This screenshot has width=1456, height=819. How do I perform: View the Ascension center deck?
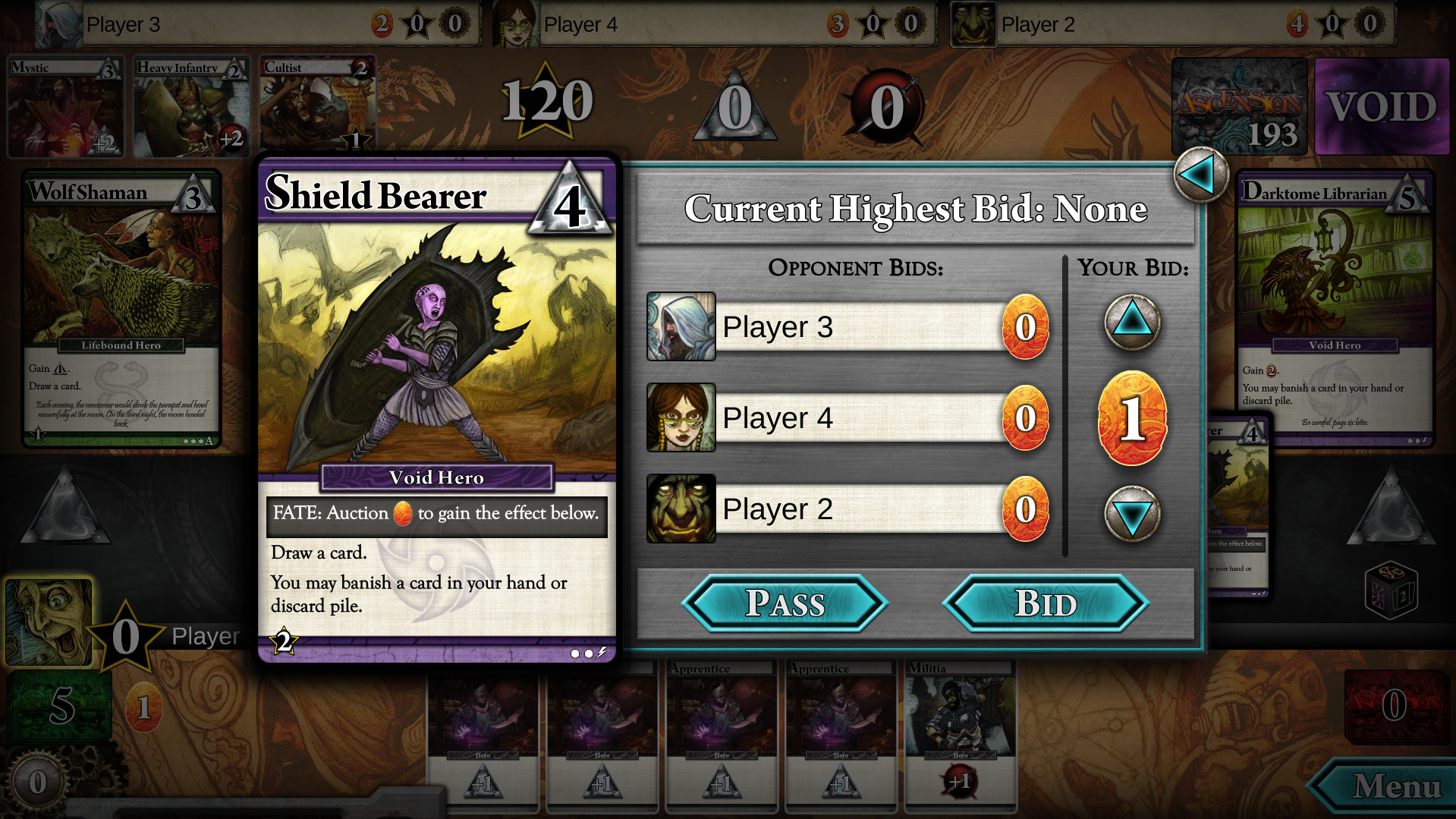coord(1239,106)
